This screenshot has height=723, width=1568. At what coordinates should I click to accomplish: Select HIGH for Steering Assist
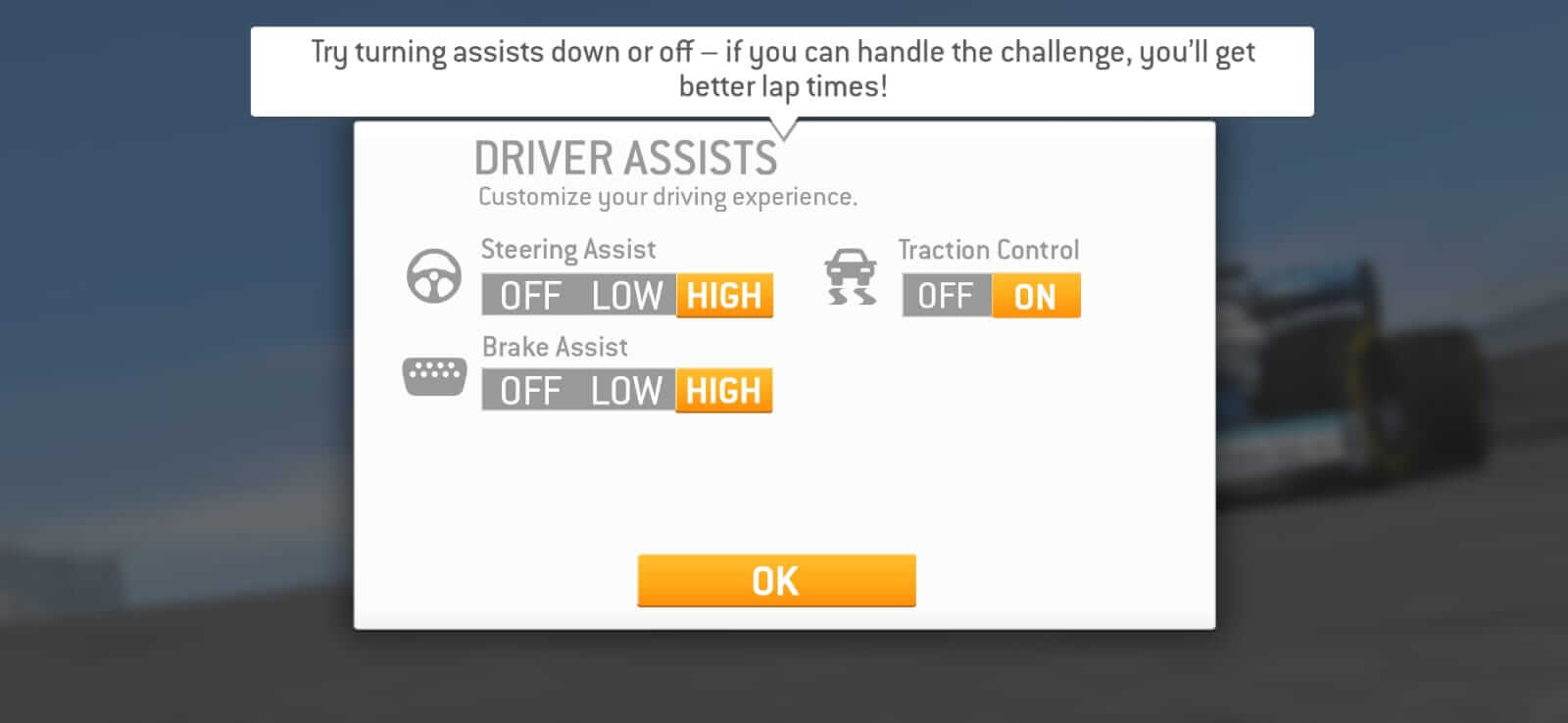point(723,295)
